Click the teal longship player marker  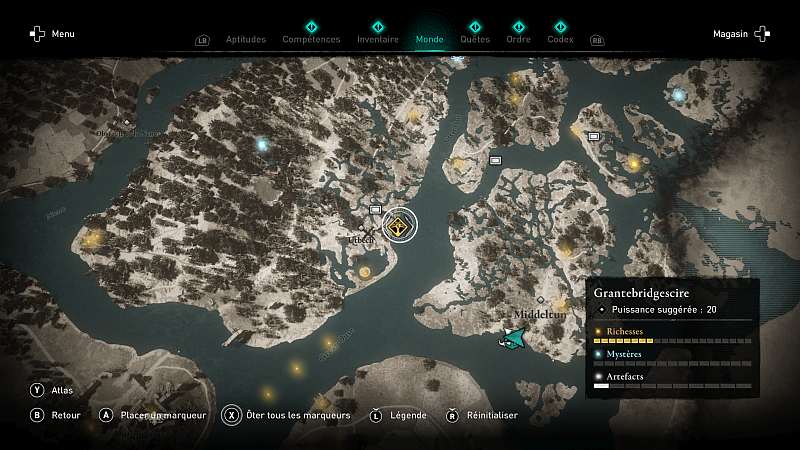point(514,340)
